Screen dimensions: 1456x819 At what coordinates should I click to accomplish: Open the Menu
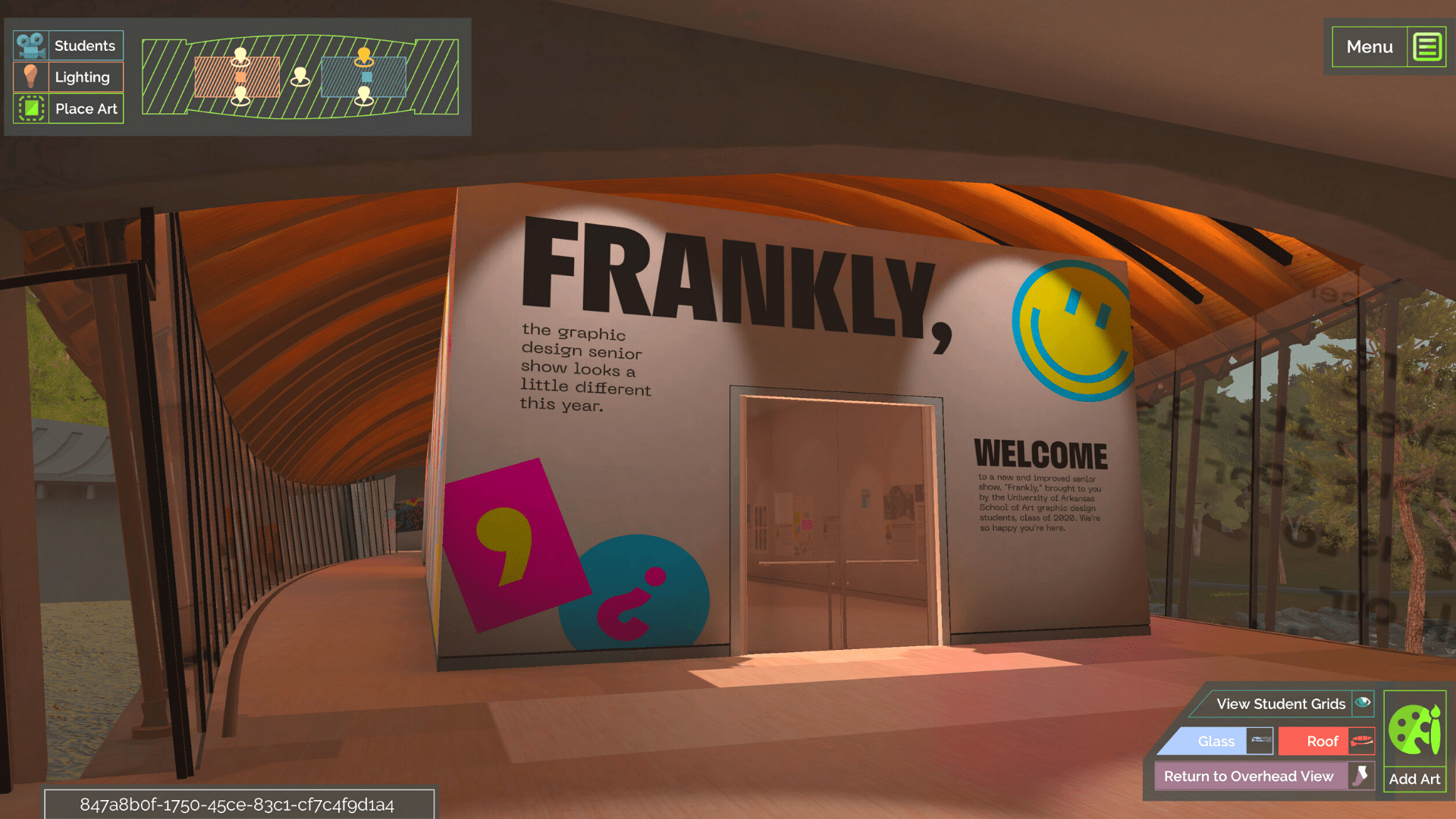[1370, 46]
